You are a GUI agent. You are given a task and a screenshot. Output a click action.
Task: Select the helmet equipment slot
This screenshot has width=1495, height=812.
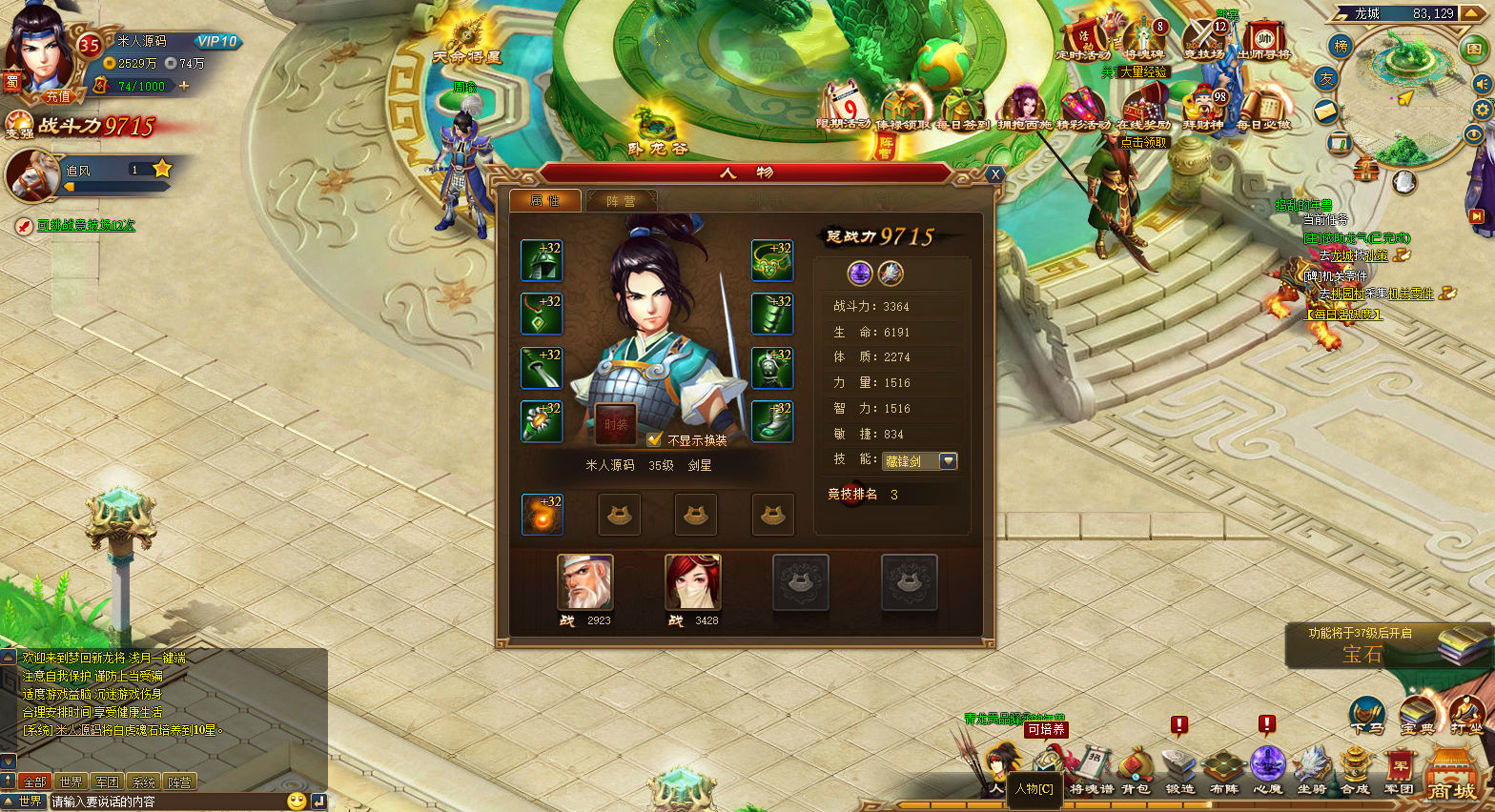[542, 261]
